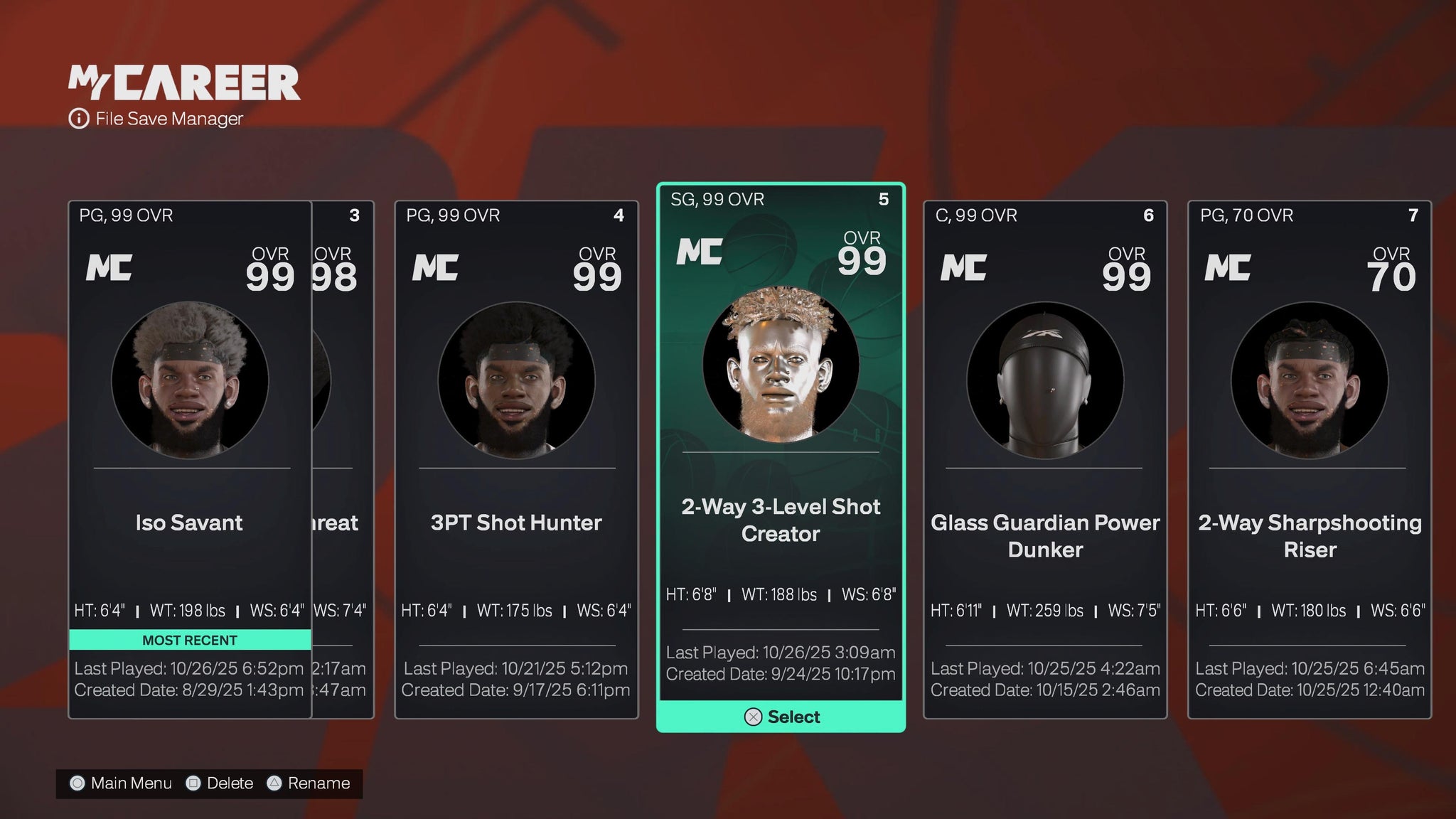
Task: Pick the Glass Guardian Power Dunker save
Action: tap(1045, 459)
